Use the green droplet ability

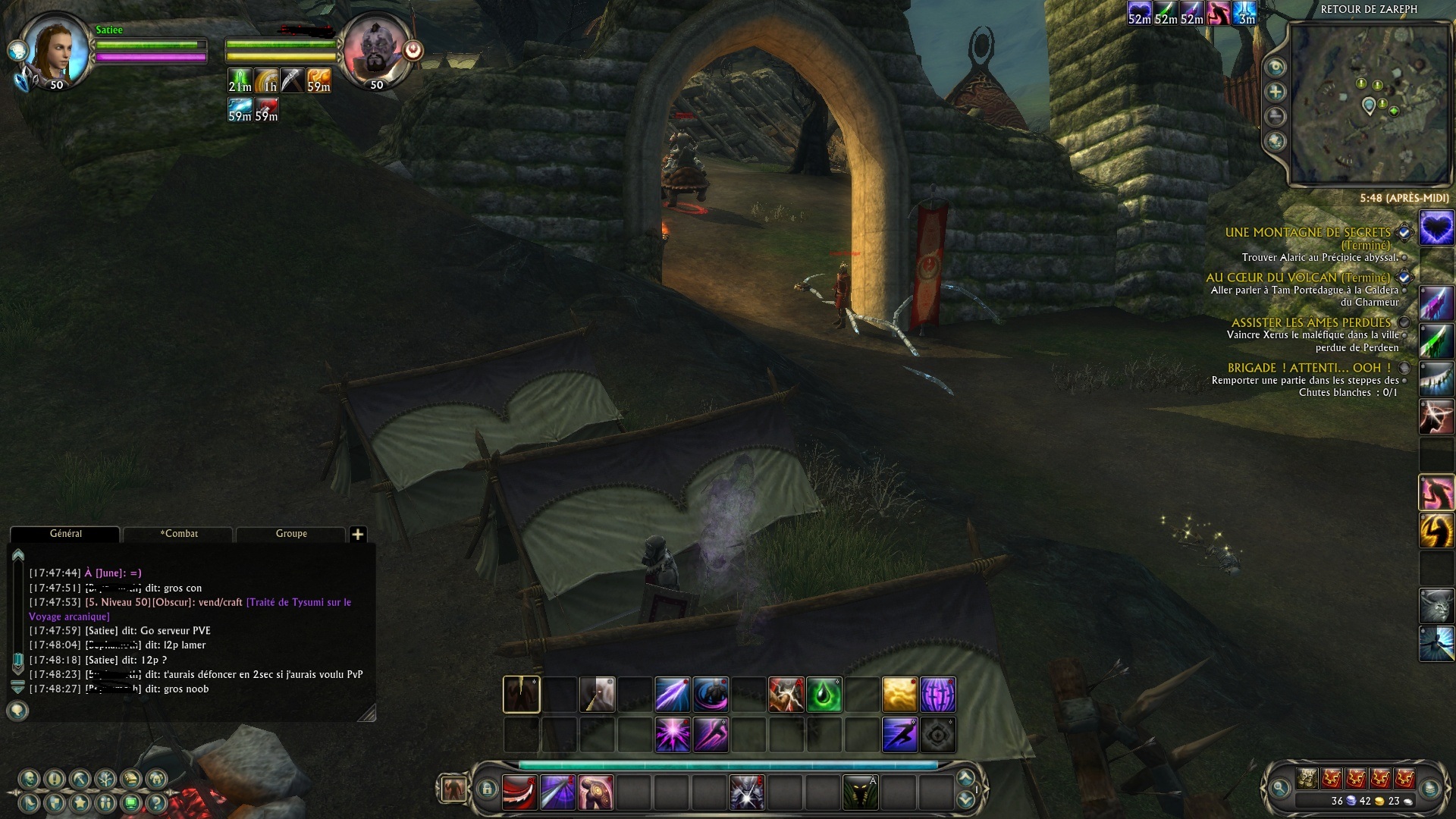tap(824, 695)
